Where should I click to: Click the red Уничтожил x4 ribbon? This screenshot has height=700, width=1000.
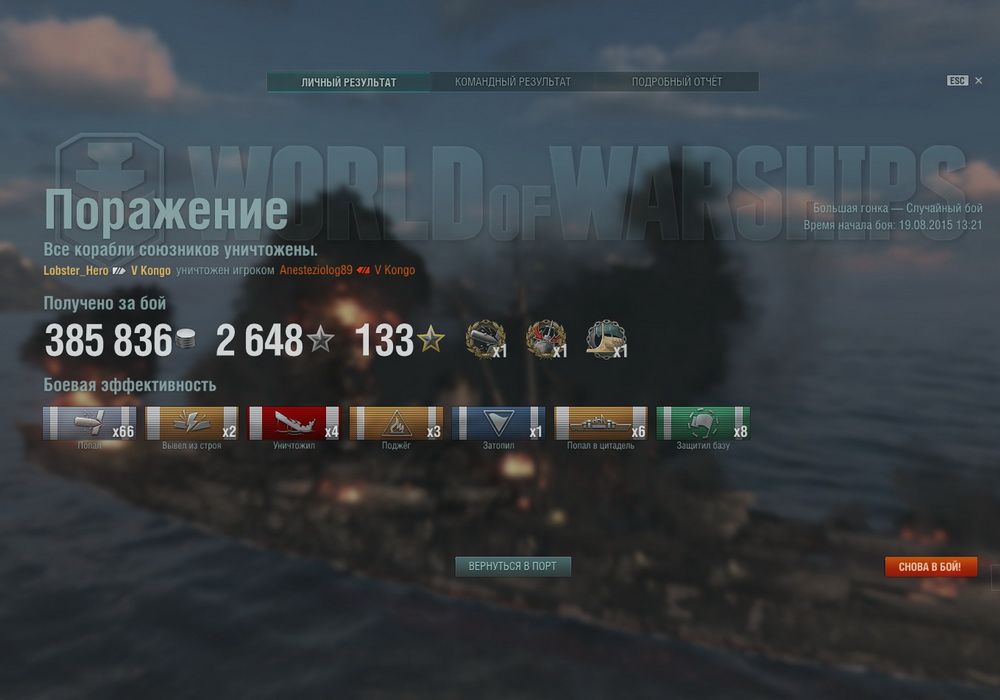[294, 423]
